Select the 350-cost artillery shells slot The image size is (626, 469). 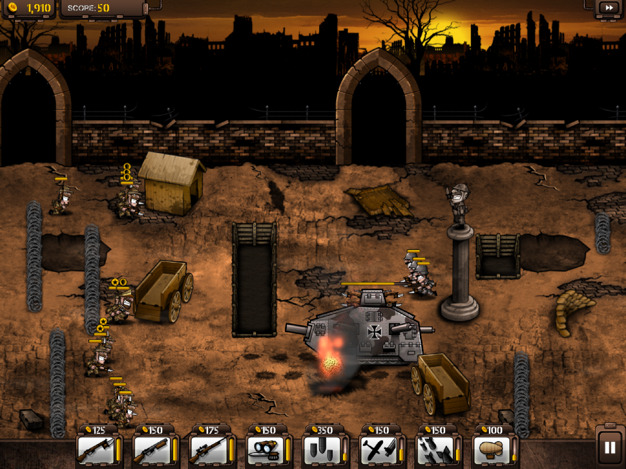(322, 448)
